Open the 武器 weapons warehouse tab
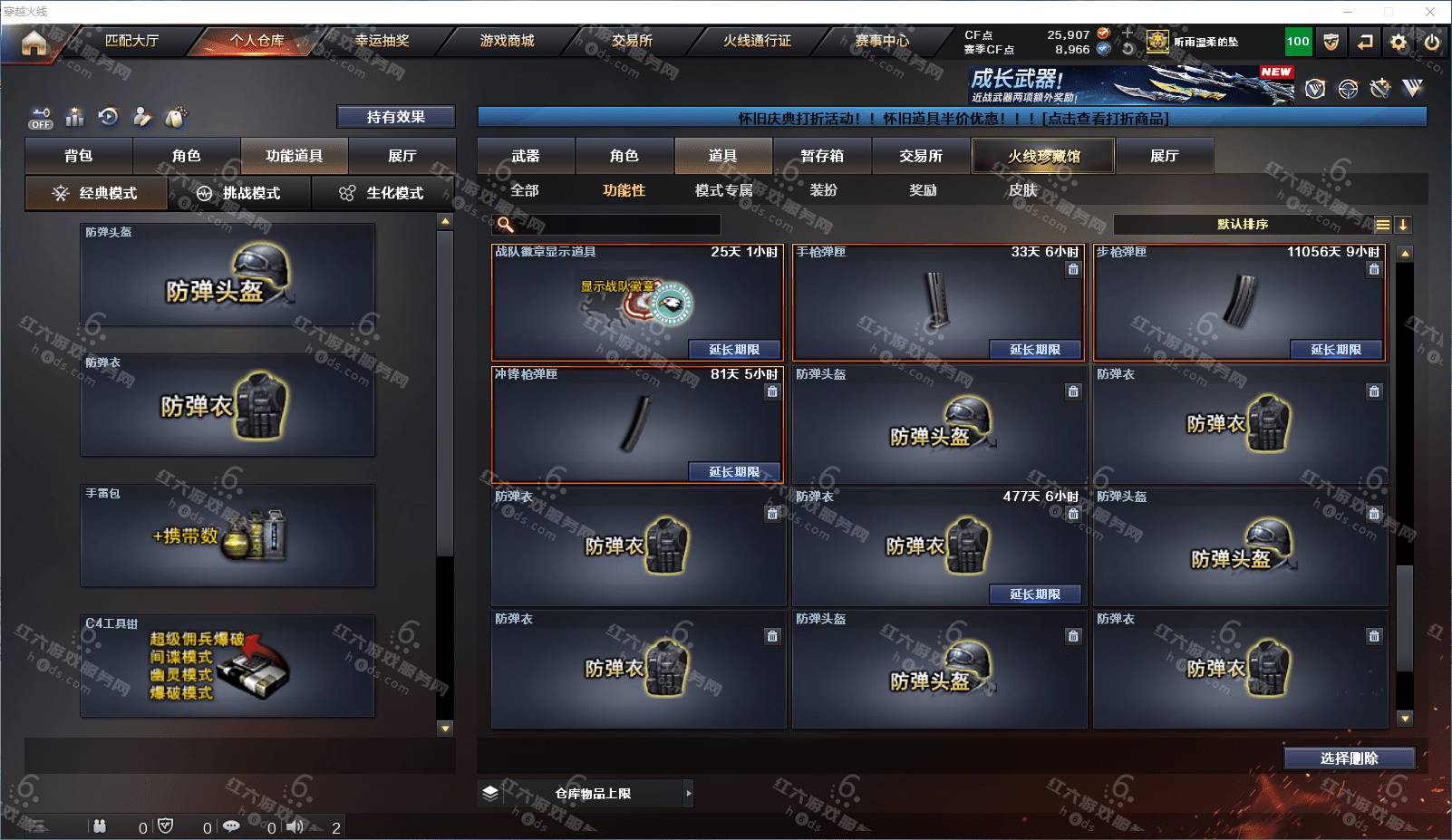 (526, 156)
